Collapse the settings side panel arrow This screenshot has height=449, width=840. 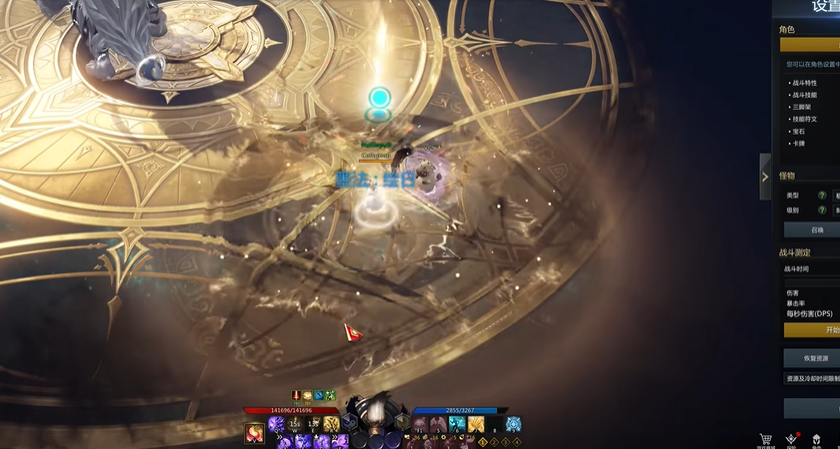point(765,177)
